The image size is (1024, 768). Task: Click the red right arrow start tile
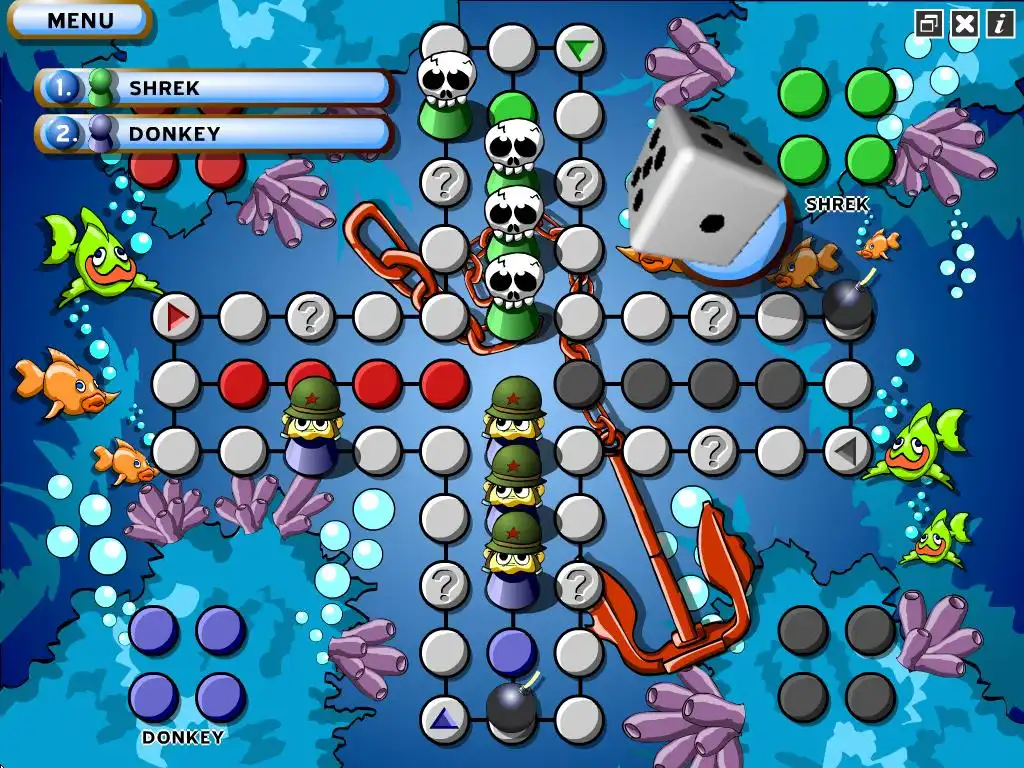pyautogui.click(x=177, y=318)
